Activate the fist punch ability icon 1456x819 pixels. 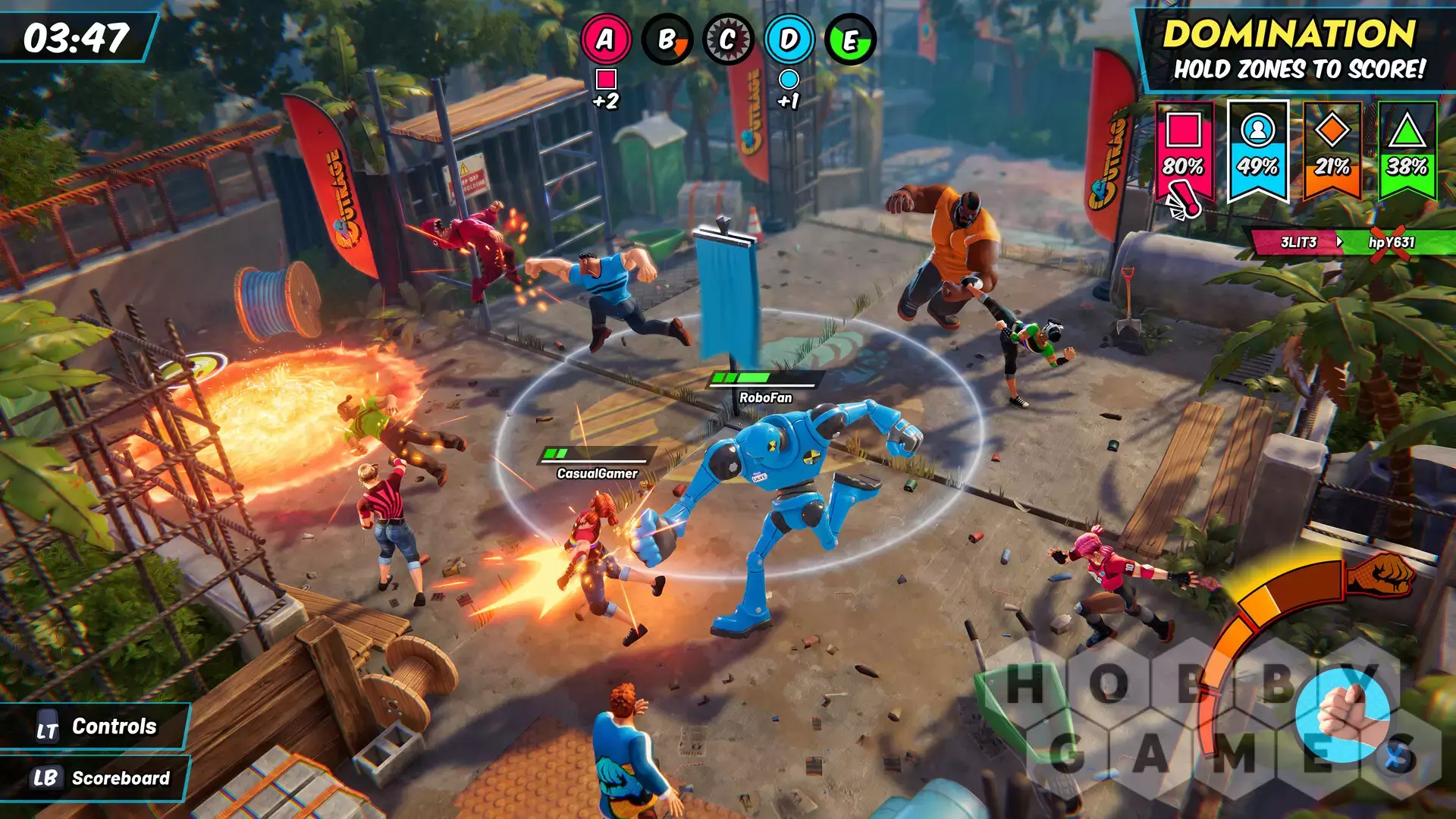point(1343,715)
